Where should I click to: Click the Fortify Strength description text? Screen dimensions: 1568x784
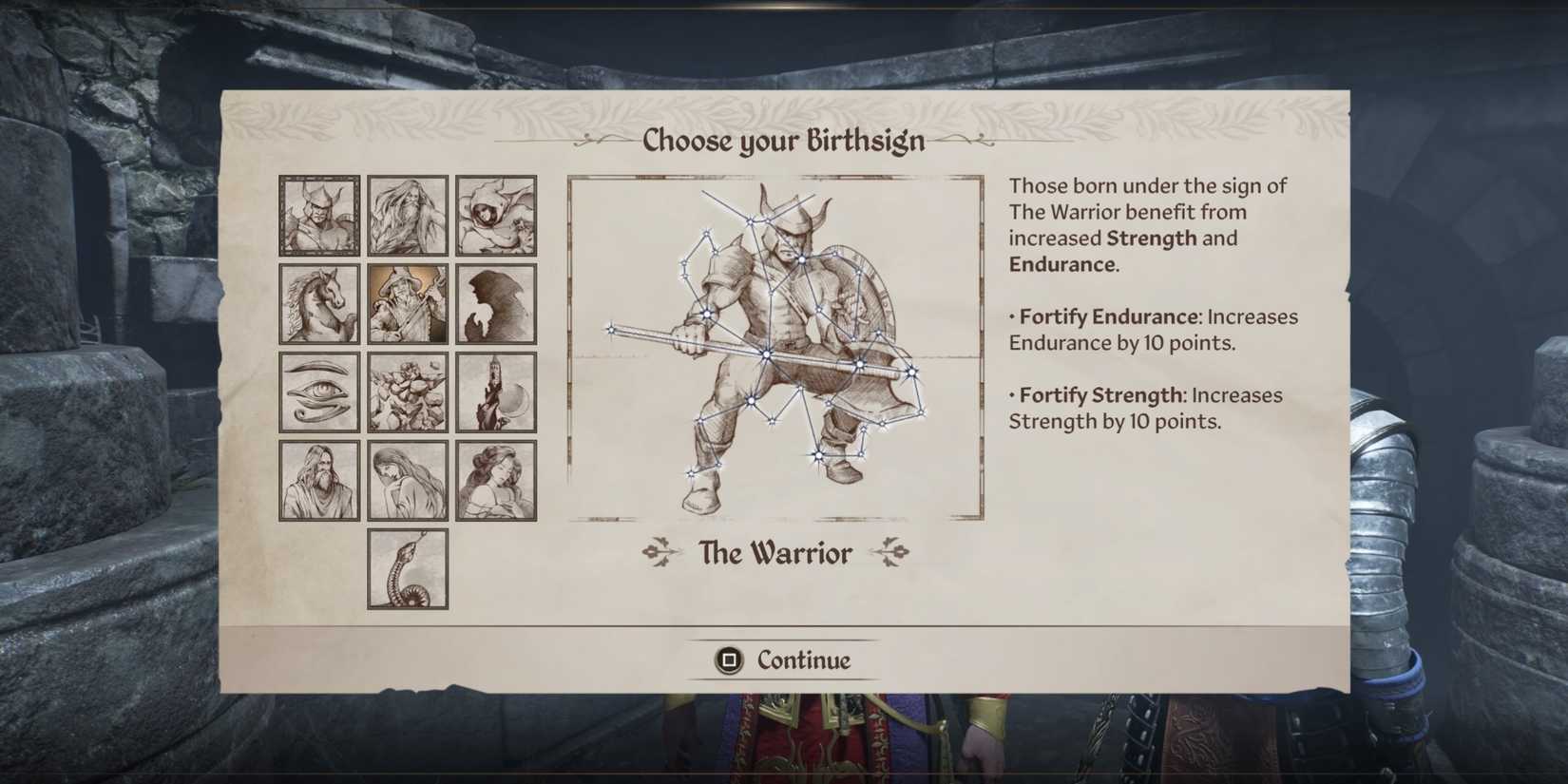1143,408
